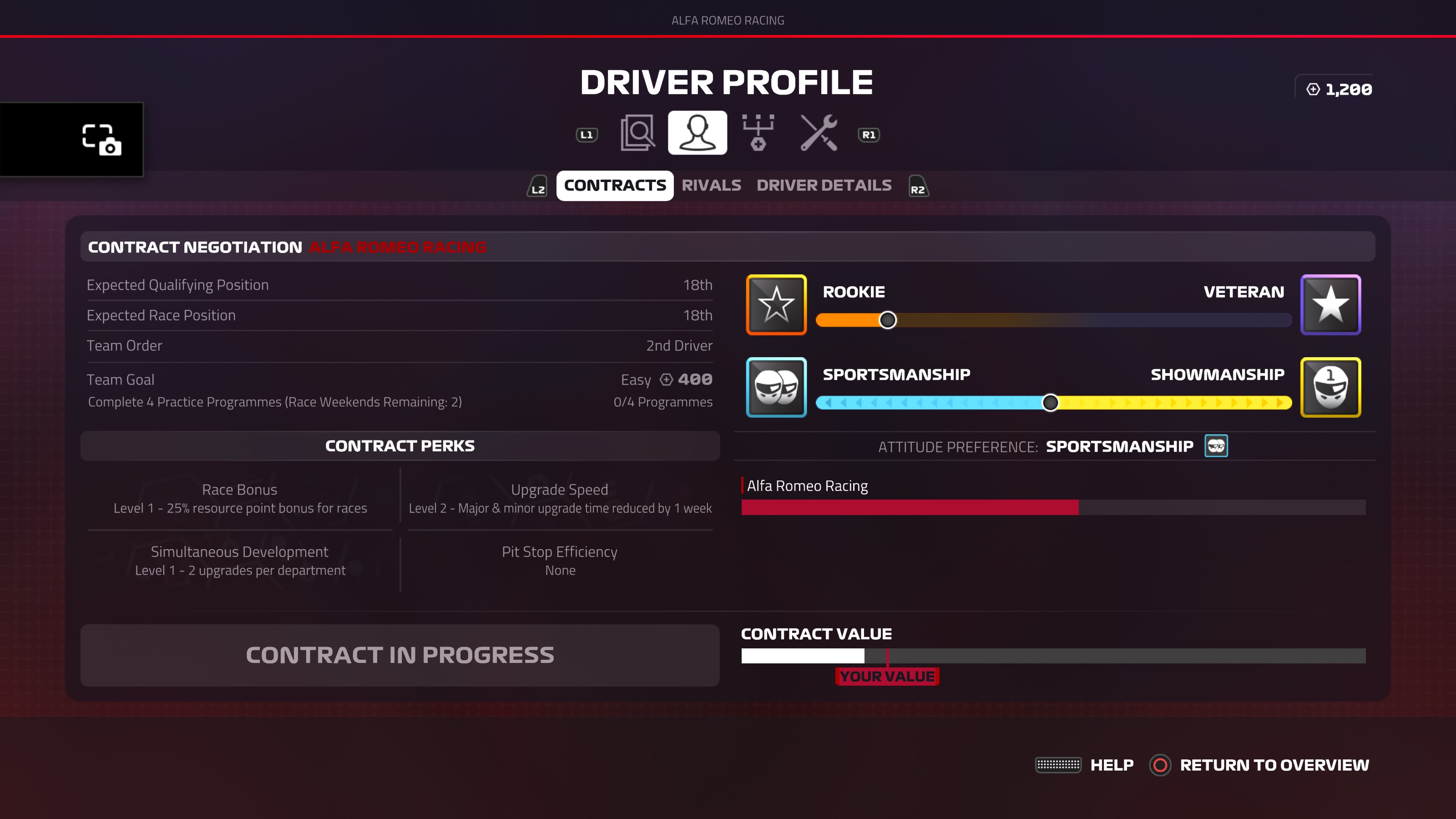
Task: Click the Veteran star icon
Action: (x=1330, y=304)
